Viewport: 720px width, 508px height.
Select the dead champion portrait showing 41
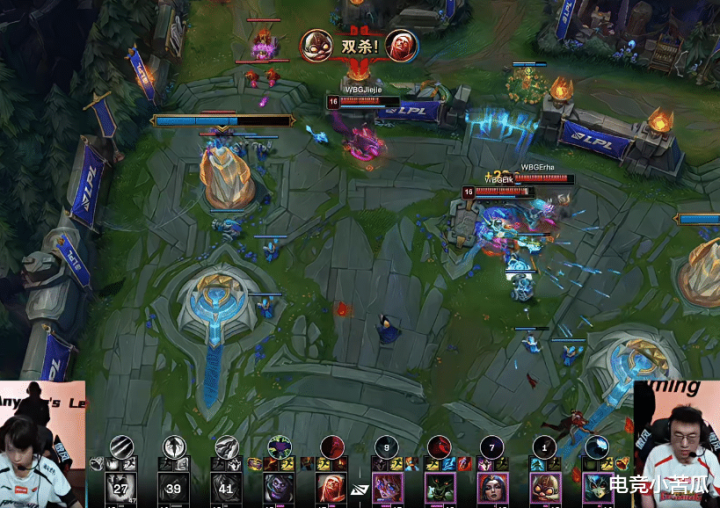click(228, 488)
